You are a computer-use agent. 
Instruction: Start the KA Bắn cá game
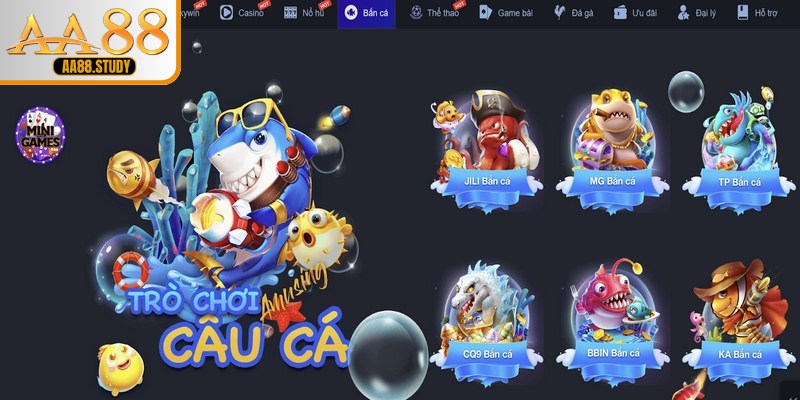pyautogui.click(x=739, y=315)
